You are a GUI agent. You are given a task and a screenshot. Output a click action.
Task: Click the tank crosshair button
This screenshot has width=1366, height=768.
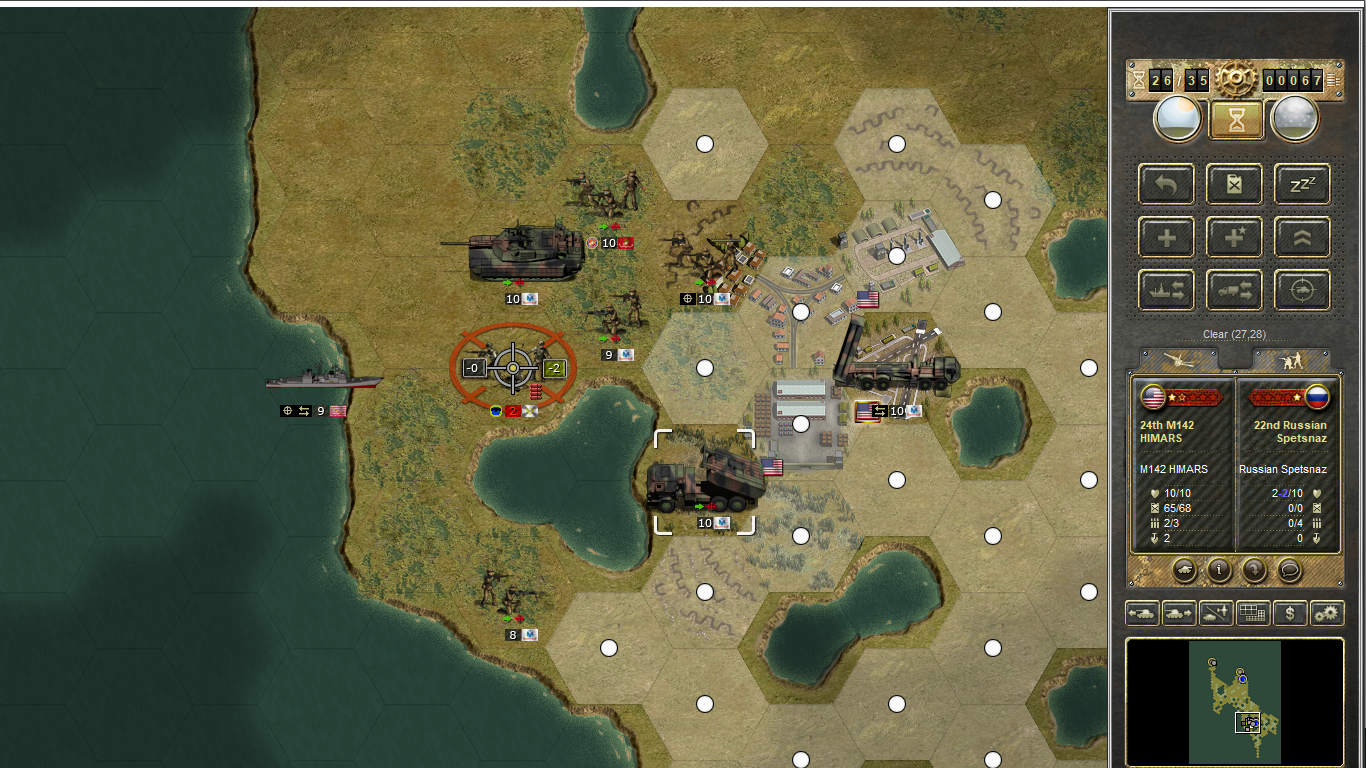click(1302, 291)
